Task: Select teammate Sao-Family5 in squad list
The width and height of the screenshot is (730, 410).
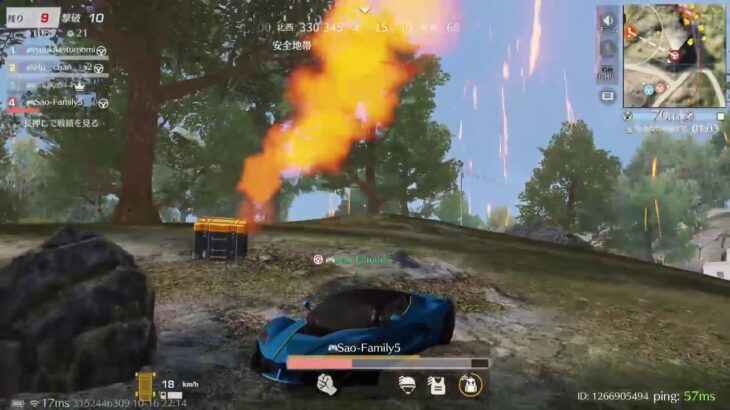Action: click(x=57, y=102)
